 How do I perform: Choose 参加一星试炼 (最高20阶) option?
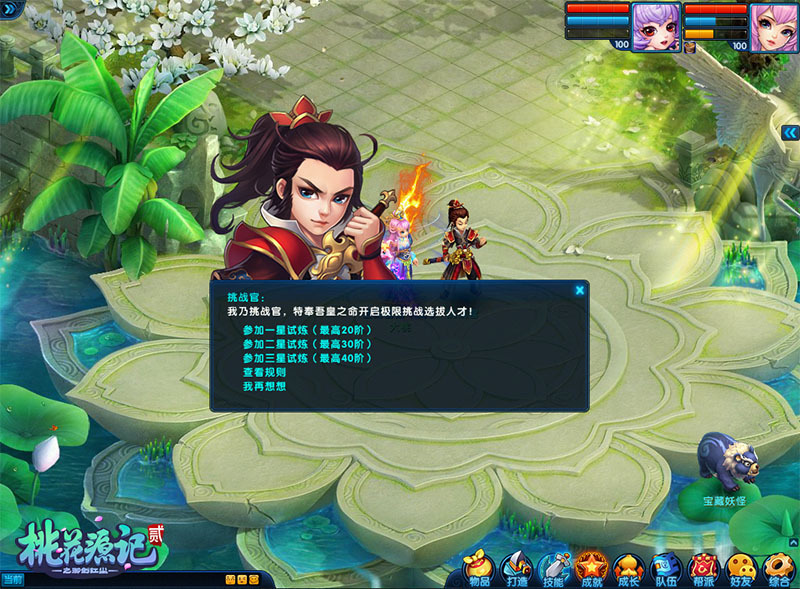pyautogui.click(x=308, y=330)
